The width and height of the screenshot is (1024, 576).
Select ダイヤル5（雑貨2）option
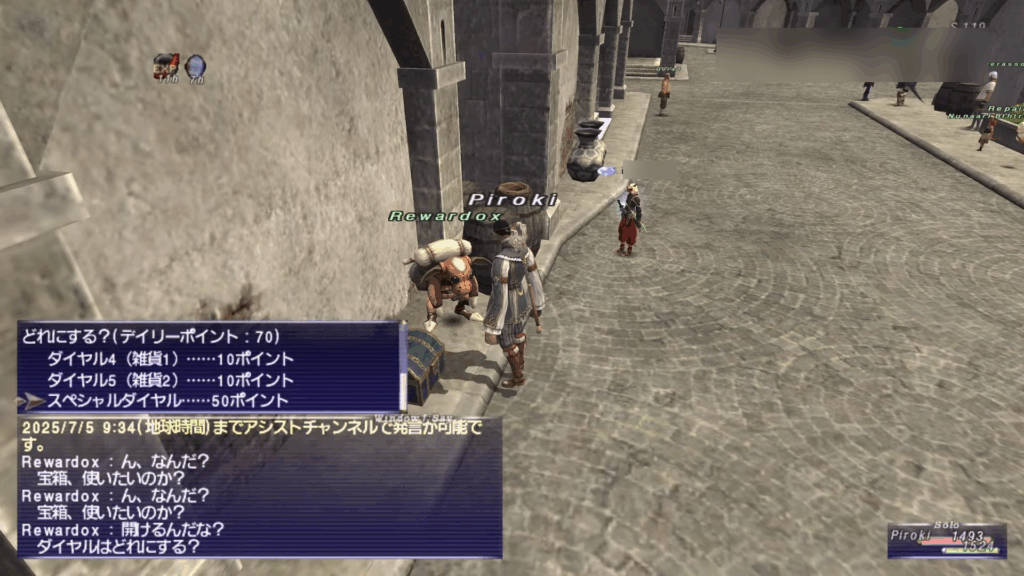click(x=170, y=380)
